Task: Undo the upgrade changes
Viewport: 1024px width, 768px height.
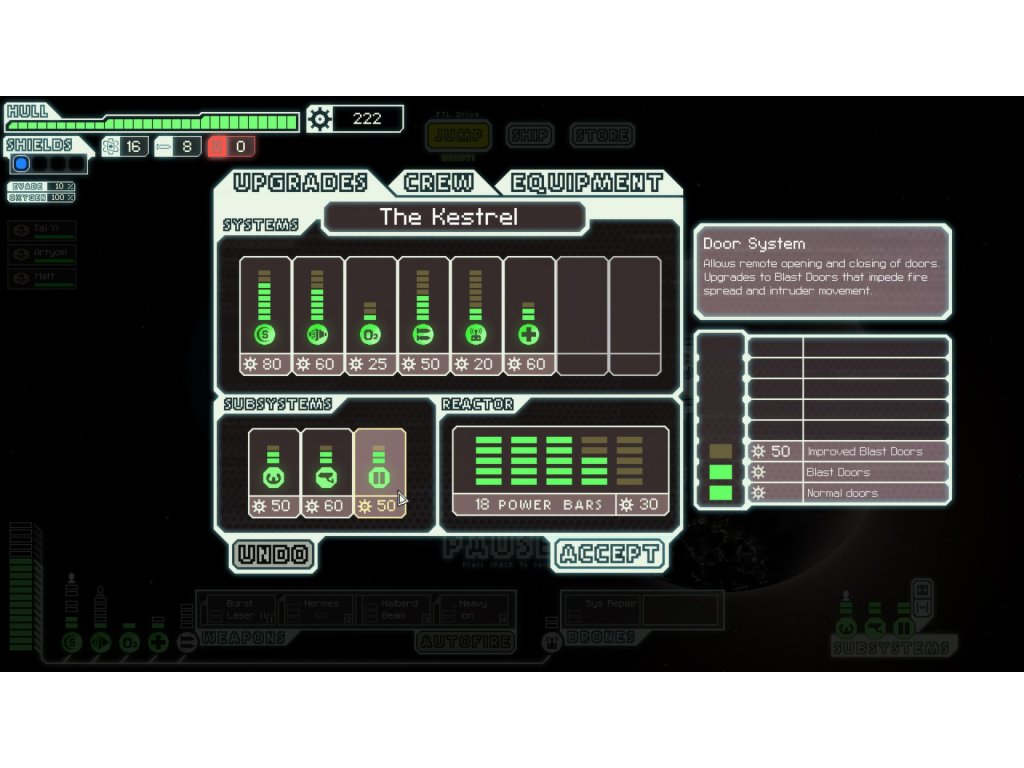Action: [273, 554]
